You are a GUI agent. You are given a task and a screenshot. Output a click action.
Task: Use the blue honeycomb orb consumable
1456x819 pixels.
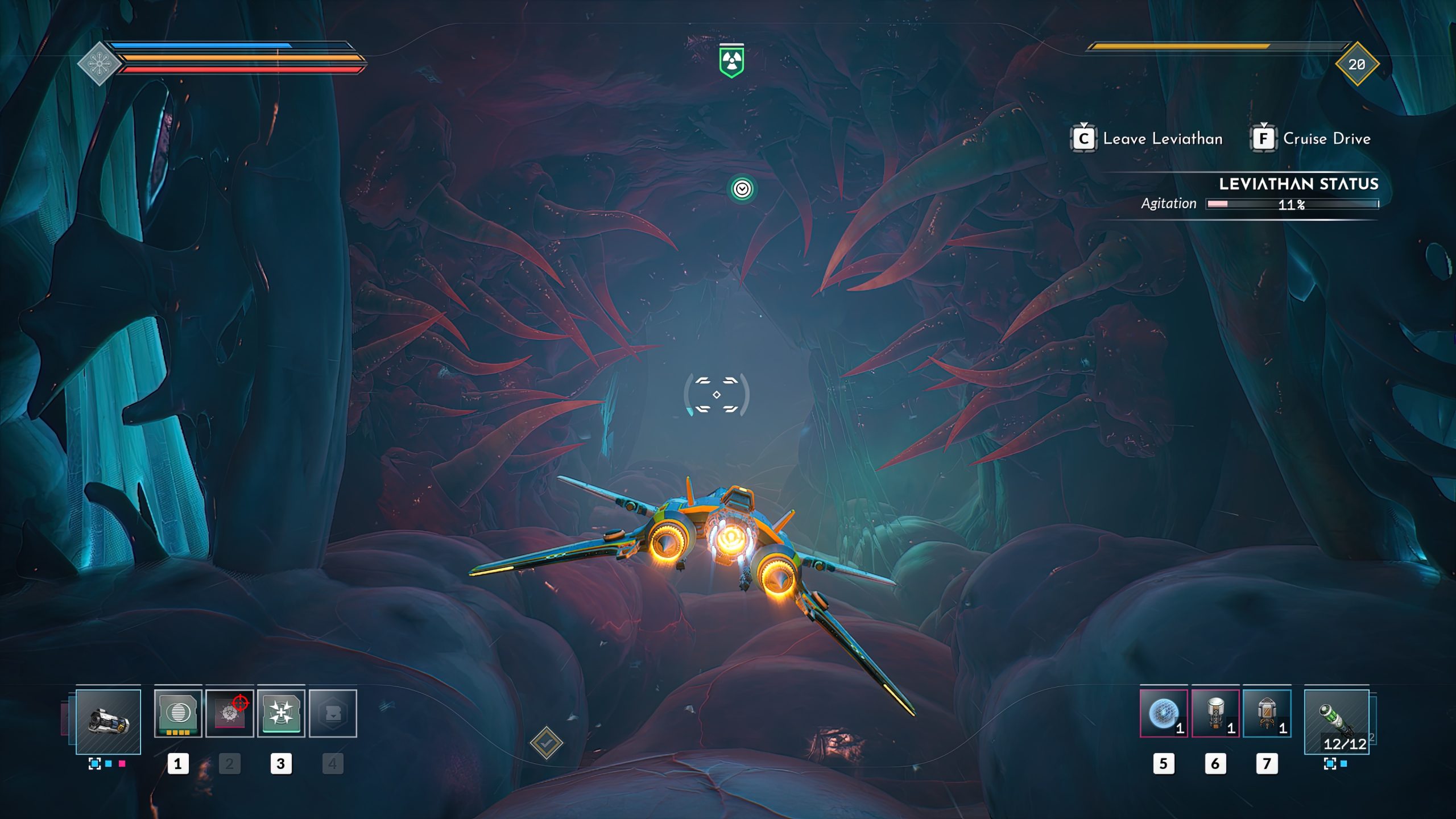[x=1164, y=713]
